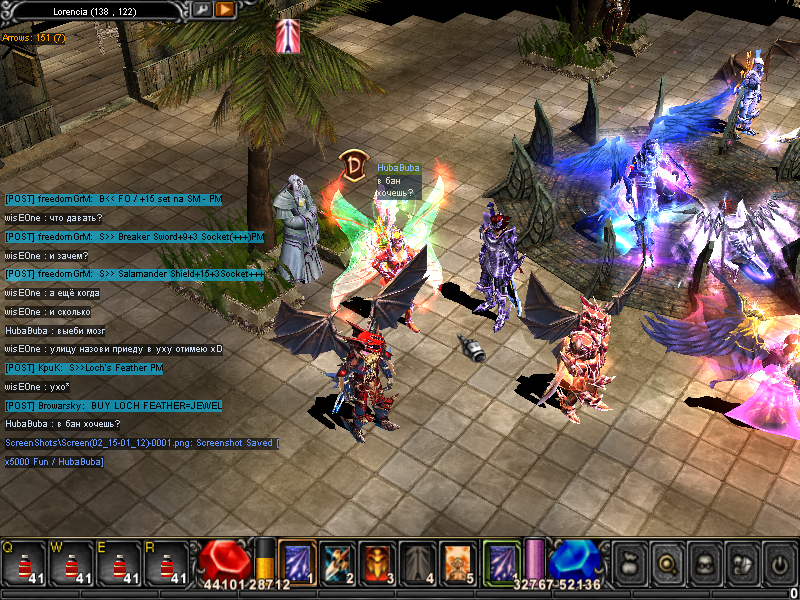
Task: Use the potion in the E slot
Action: coord(120,563)
